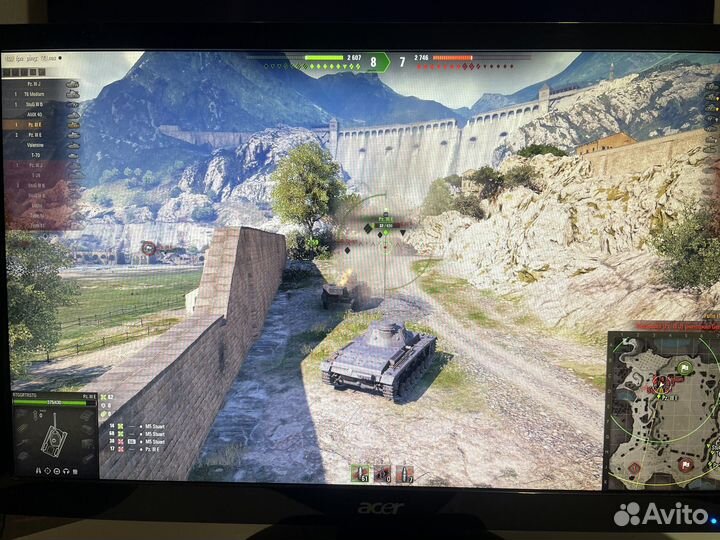Image resolution: width=720 pixels, height=540 pixels.
Task: Select the first ammo shell slot
Action: click(x=359, y=472)
